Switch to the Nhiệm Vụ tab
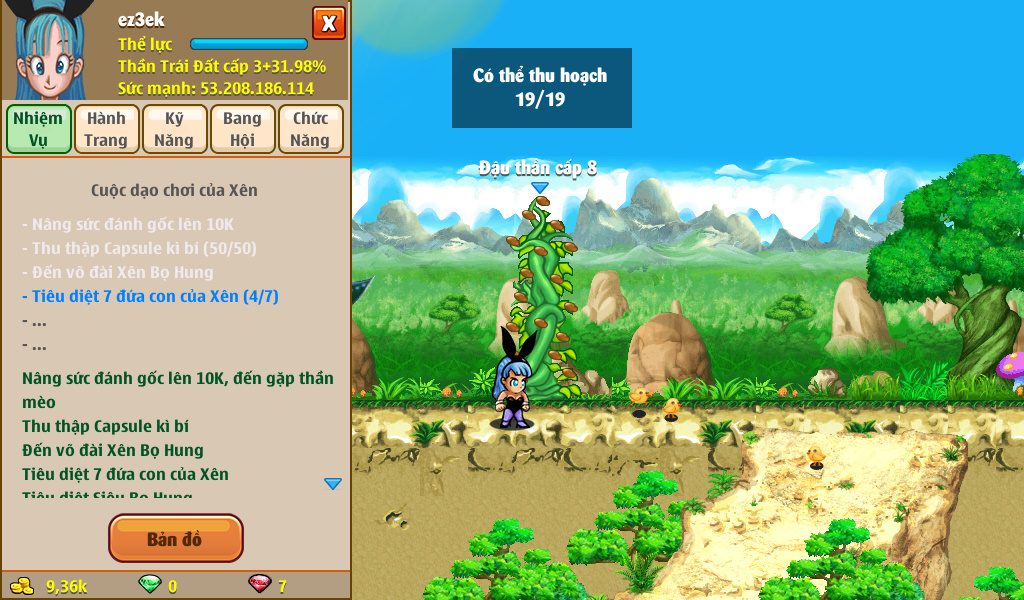 tap(39, 129)
